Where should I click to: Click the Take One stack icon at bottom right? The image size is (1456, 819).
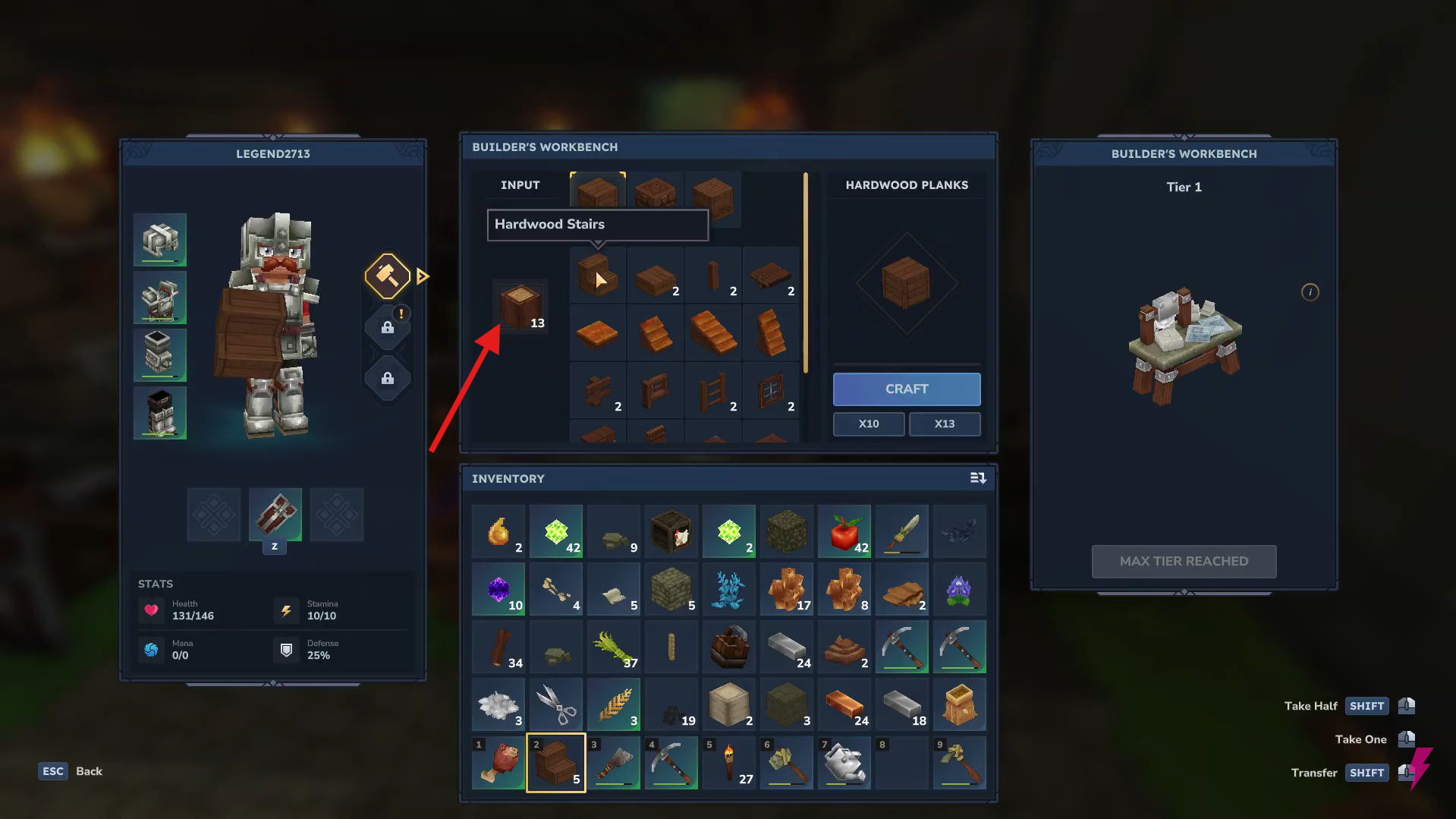[1407, 739]
